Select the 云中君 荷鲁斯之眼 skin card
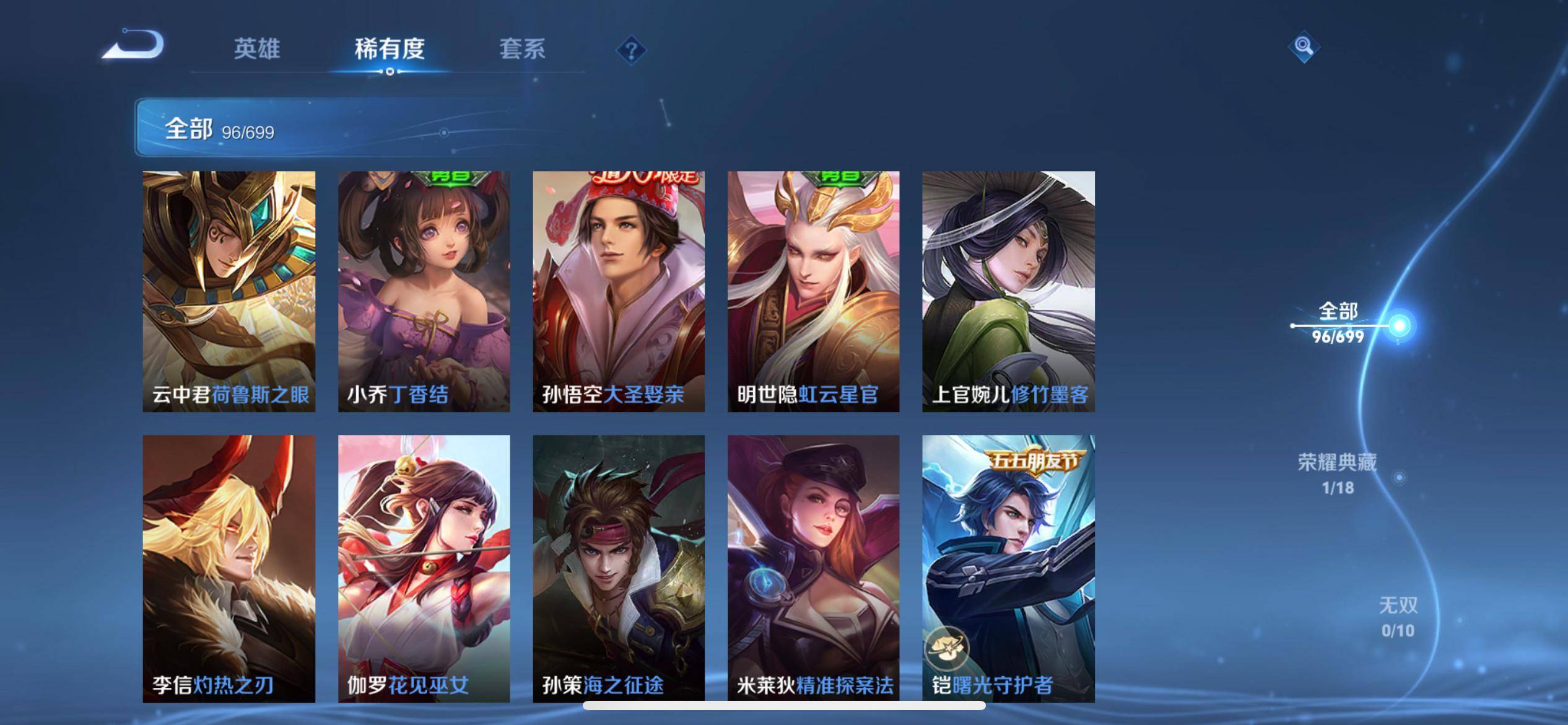The height and width of the screenshot is (725, 1568). tap(229, 291)
